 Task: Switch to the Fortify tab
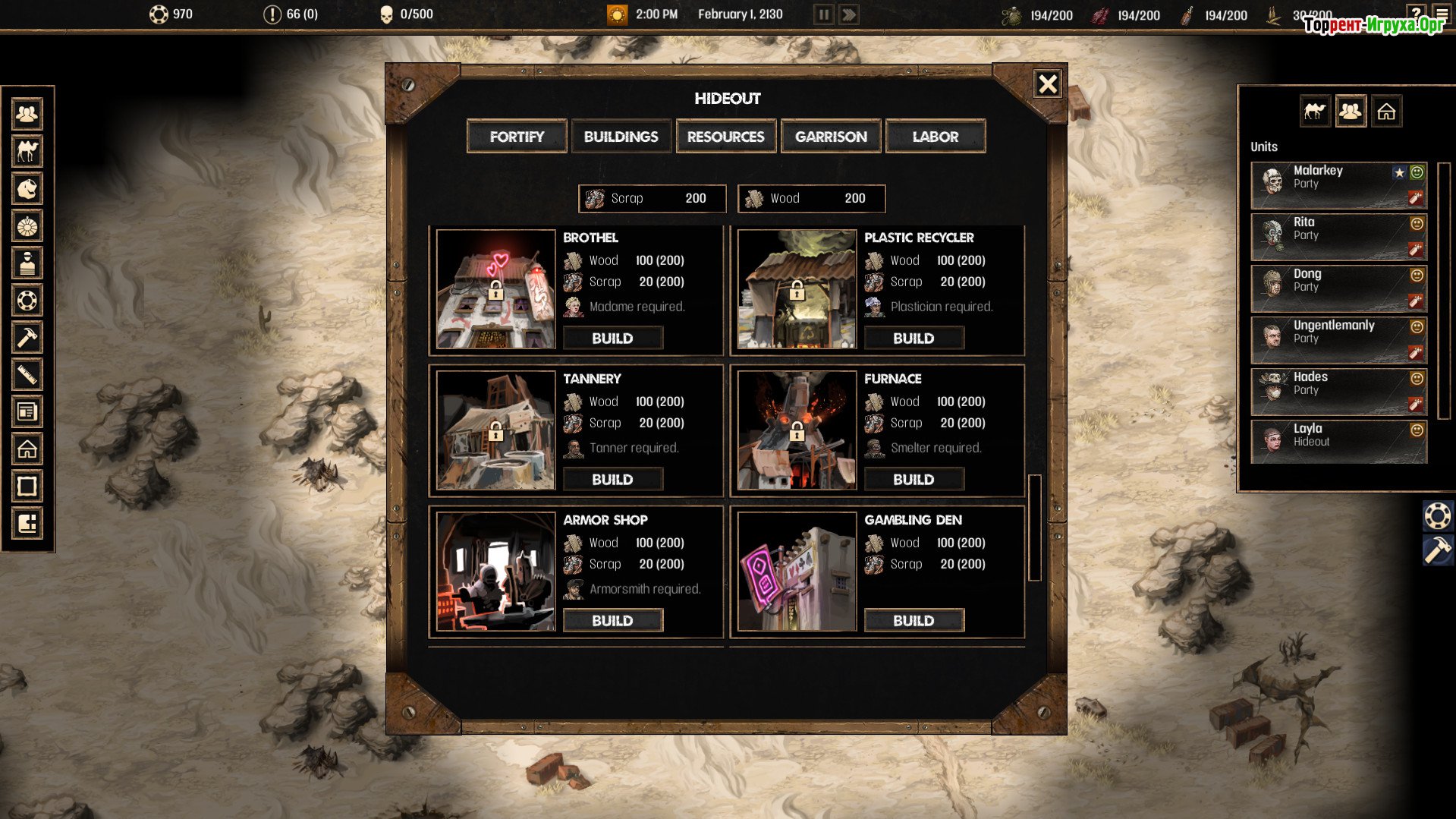(517, 137)
